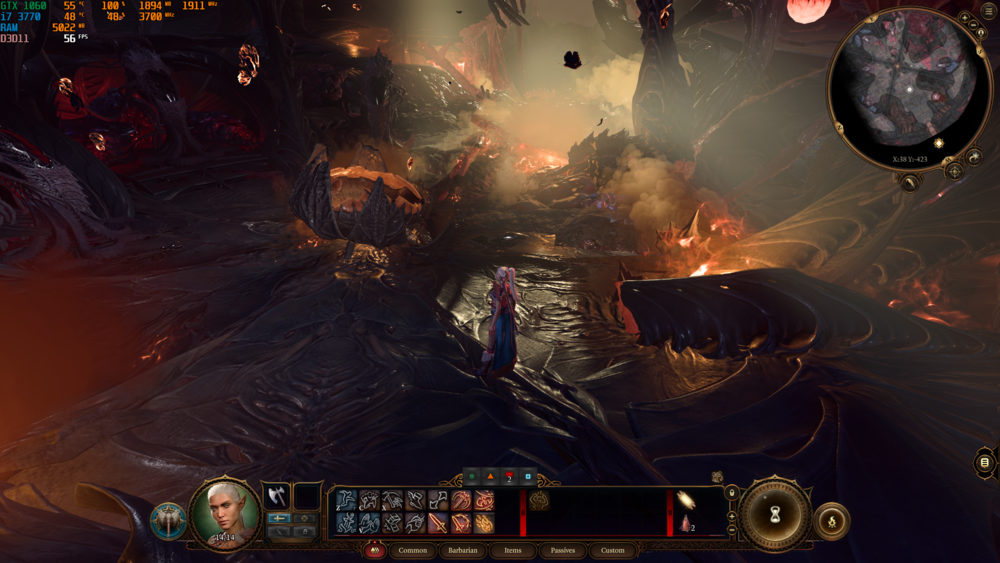Use the flaming Rage ability icon
Viewport: 1000px width, 563px height.
(484, 523)
